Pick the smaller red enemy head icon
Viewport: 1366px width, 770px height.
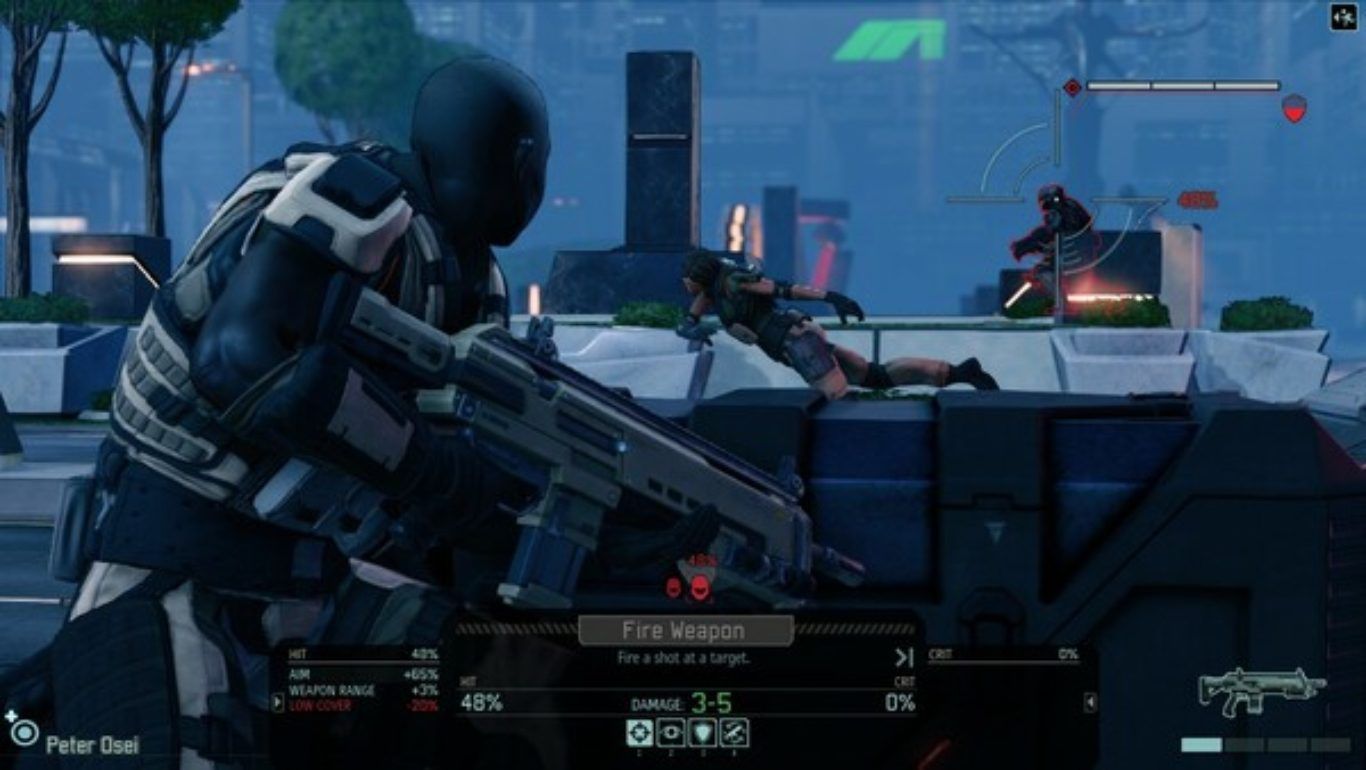tap(674, 587)
